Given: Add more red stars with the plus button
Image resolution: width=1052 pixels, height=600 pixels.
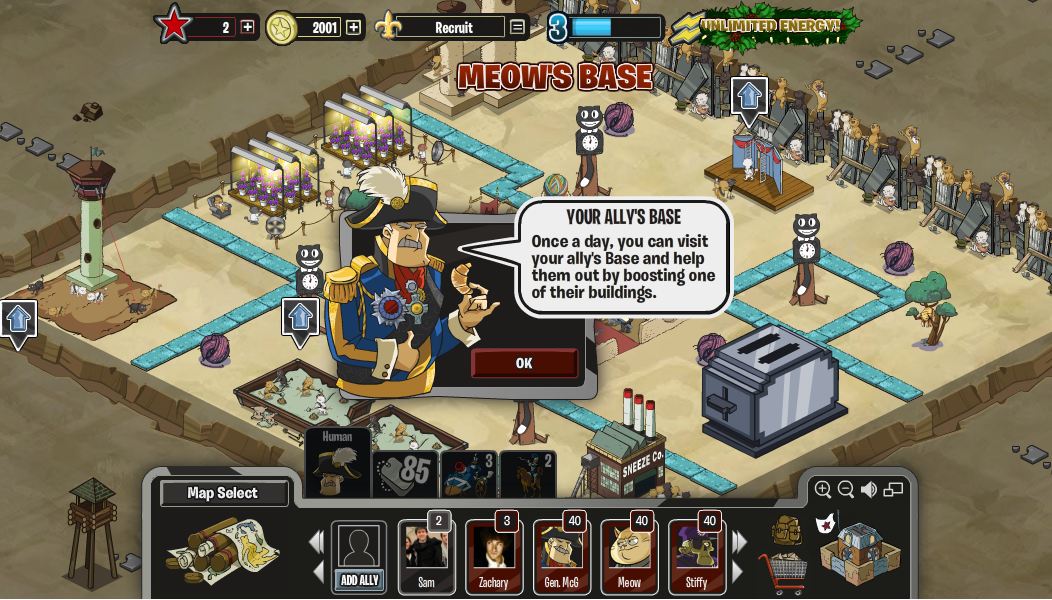Looking at the screenshot, I should [248, 27].
